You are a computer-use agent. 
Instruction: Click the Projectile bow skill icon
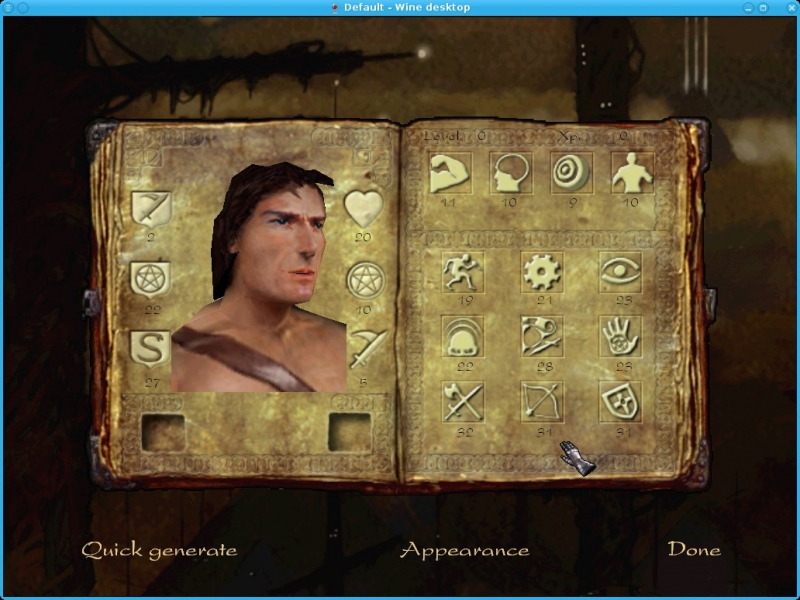click(542, 402)
